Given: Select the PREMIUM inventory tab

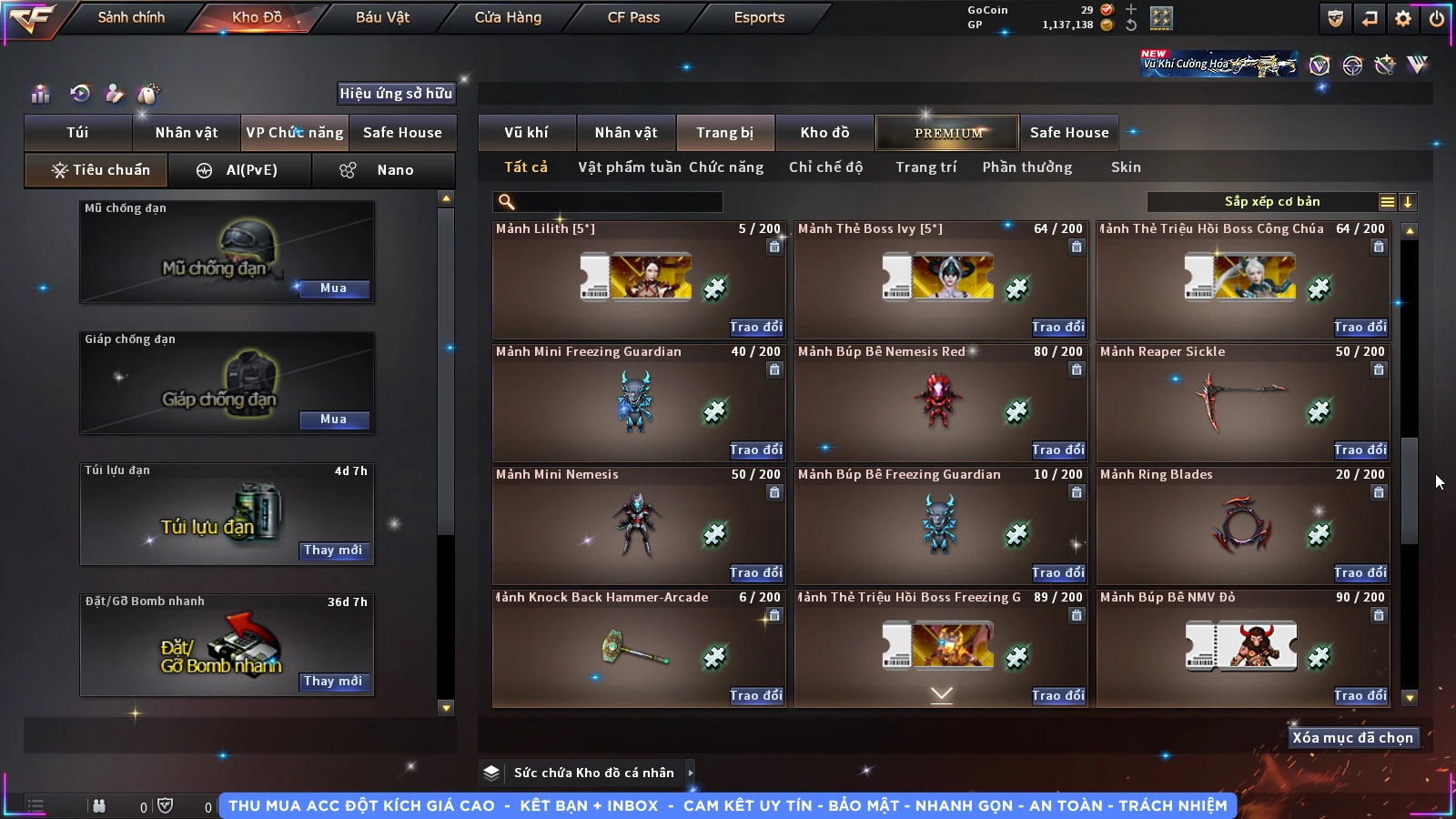Looking at the screenshot, I should pyautogui.click(x=947, y=133).
